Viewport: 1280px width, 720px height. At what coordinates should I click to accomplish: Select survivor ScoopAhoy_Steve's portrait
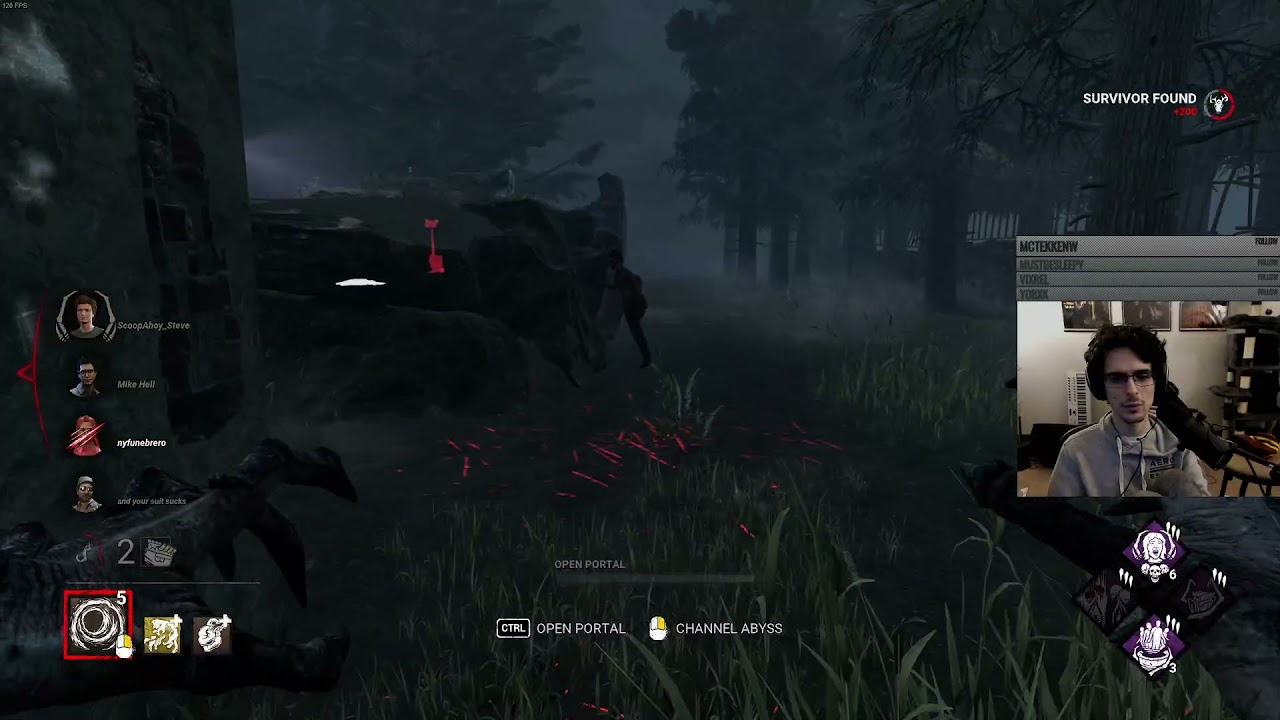click(85, 318)
